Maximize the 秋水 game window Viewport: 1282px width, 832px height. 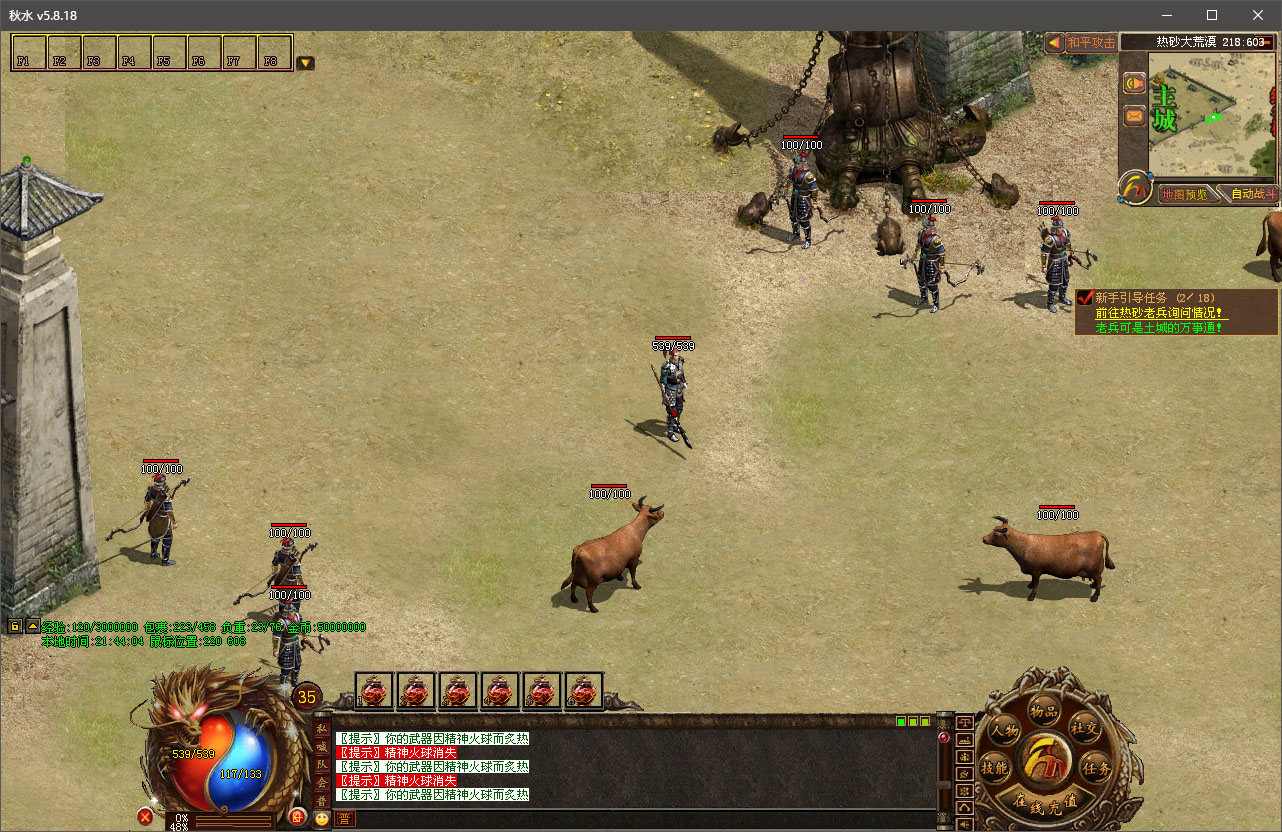tap(1212, 15)
